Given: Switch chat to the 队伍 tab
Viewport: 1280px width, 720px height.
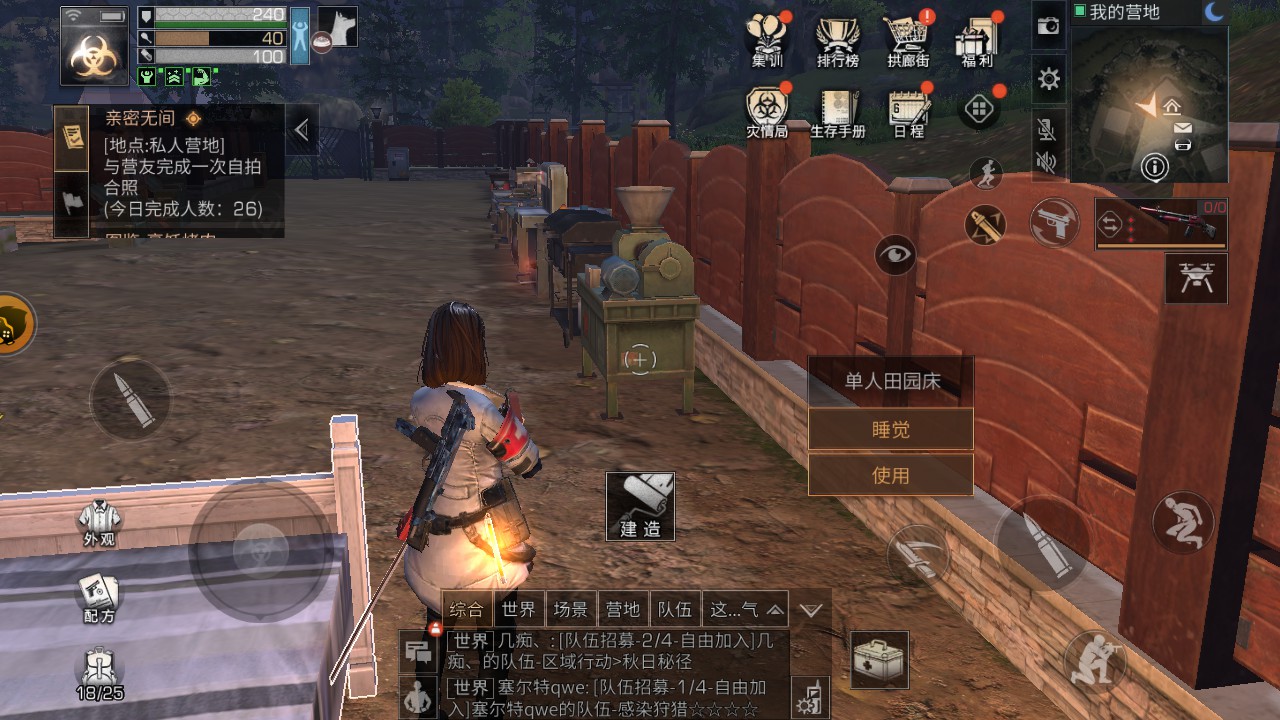Looking at the screenshot, I should [674, 609].
